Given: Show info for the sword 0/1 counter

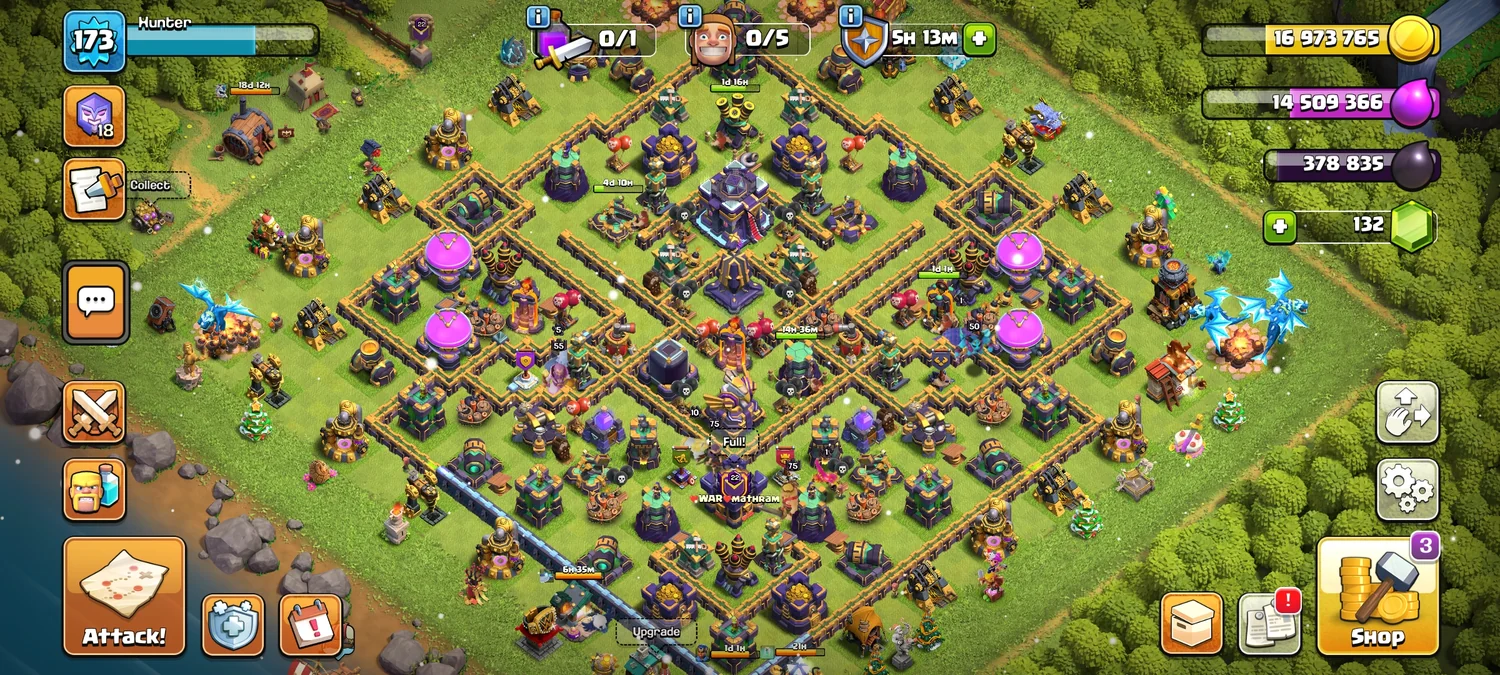Looking at the screenshot, I should click(x=538, y=17).
